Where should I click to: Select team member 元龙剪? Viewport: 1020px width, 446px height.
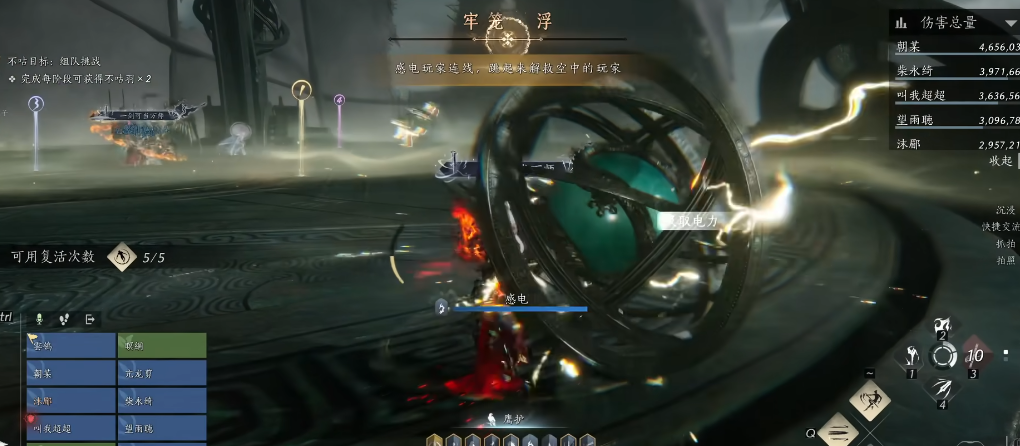coord(162,373)
